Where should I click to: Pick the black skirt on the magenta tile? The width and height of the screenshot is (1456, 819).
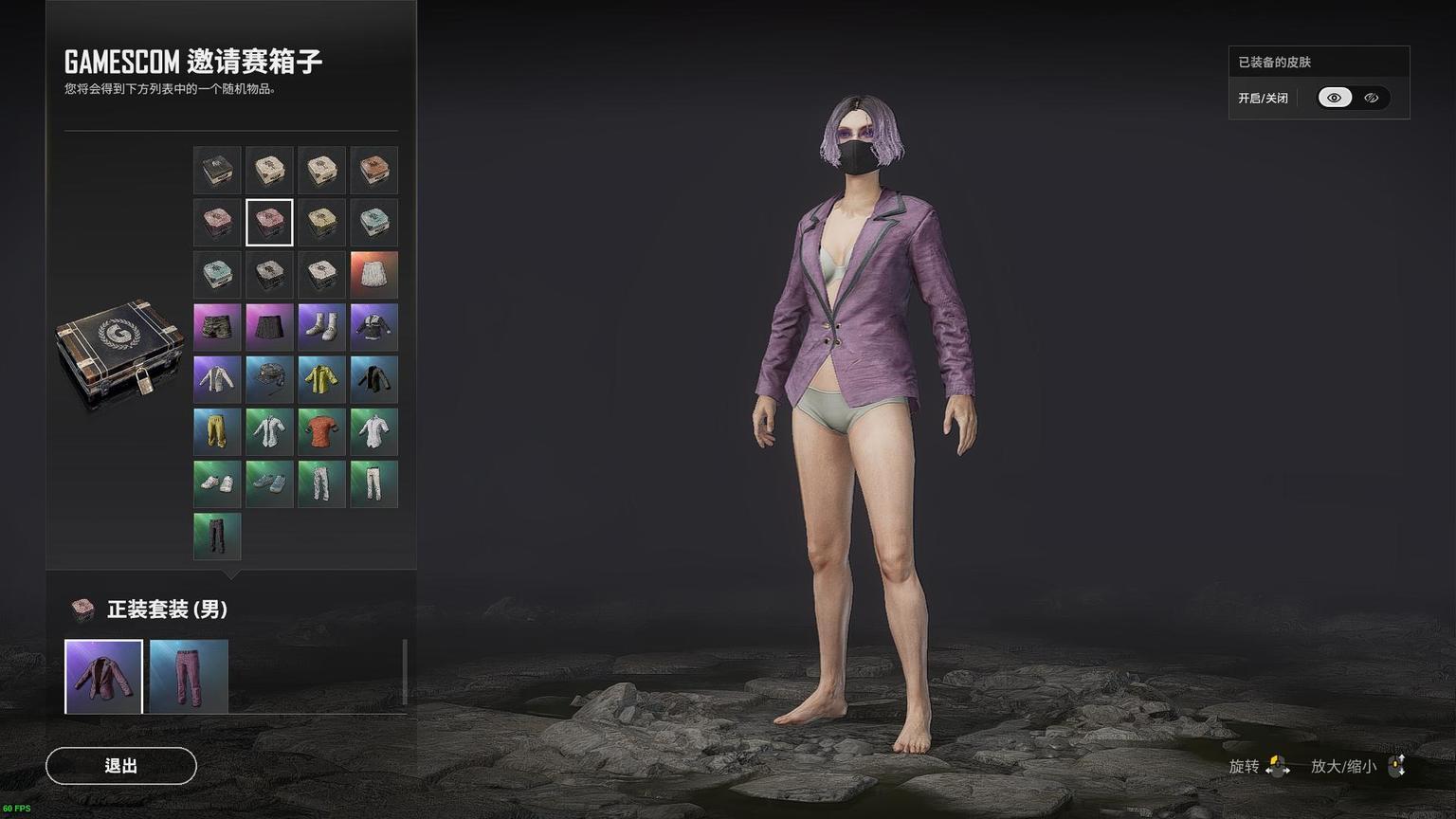tap(269, 327)
